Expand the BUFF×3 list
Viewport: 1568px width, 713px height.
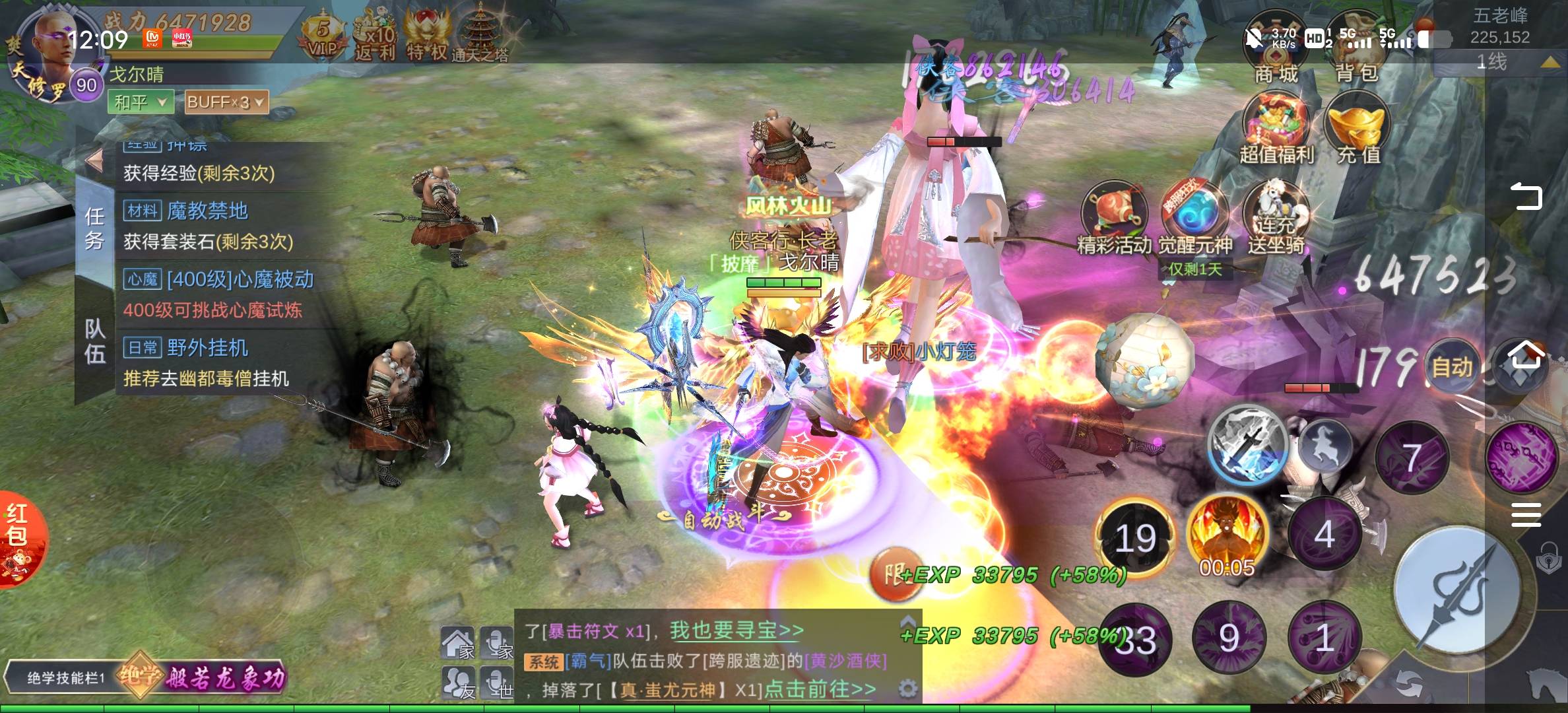tap(226, 102)
